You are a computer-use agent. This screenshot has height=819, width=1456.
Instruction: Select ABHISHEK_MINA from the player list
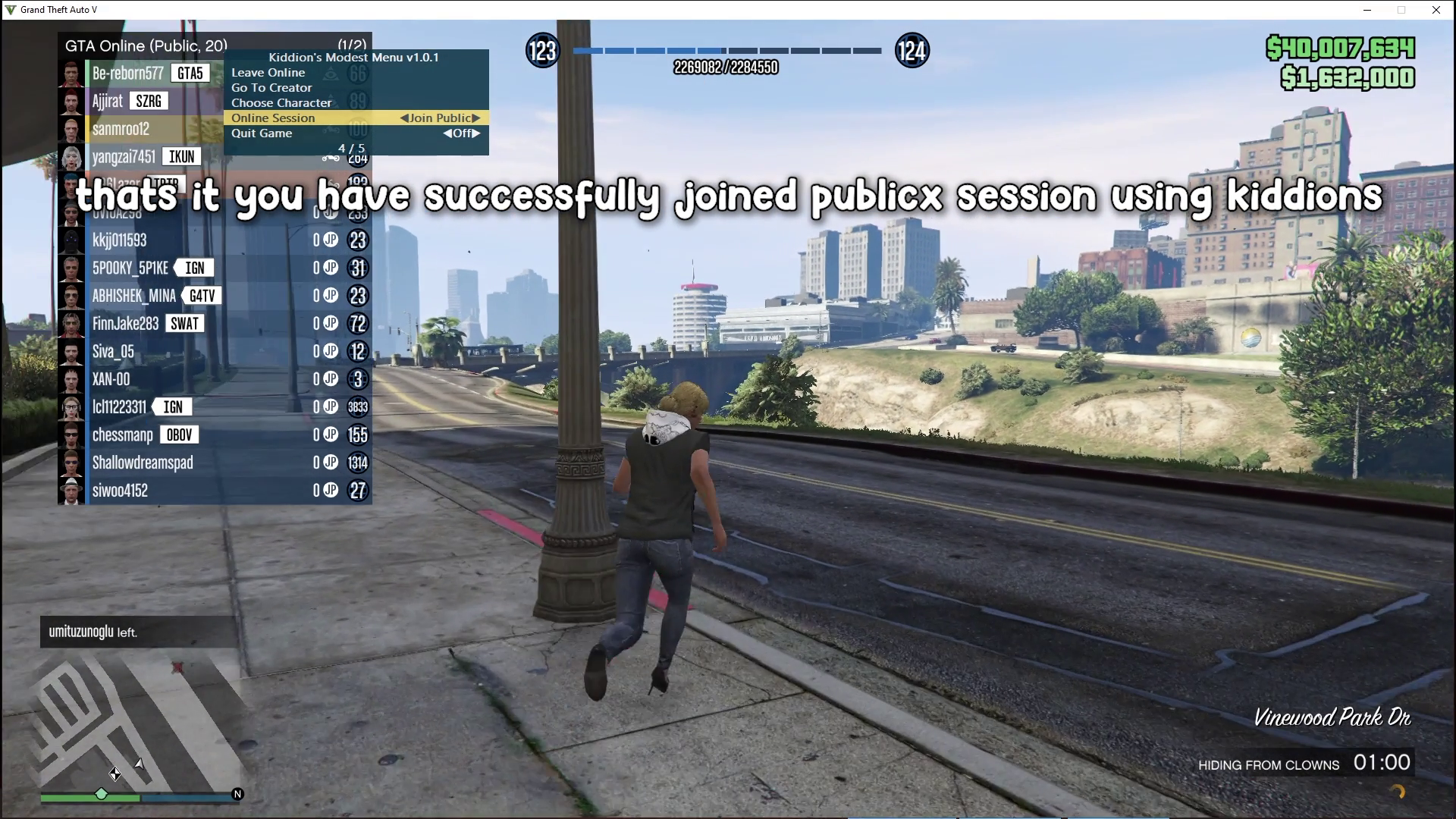(134, 296)
